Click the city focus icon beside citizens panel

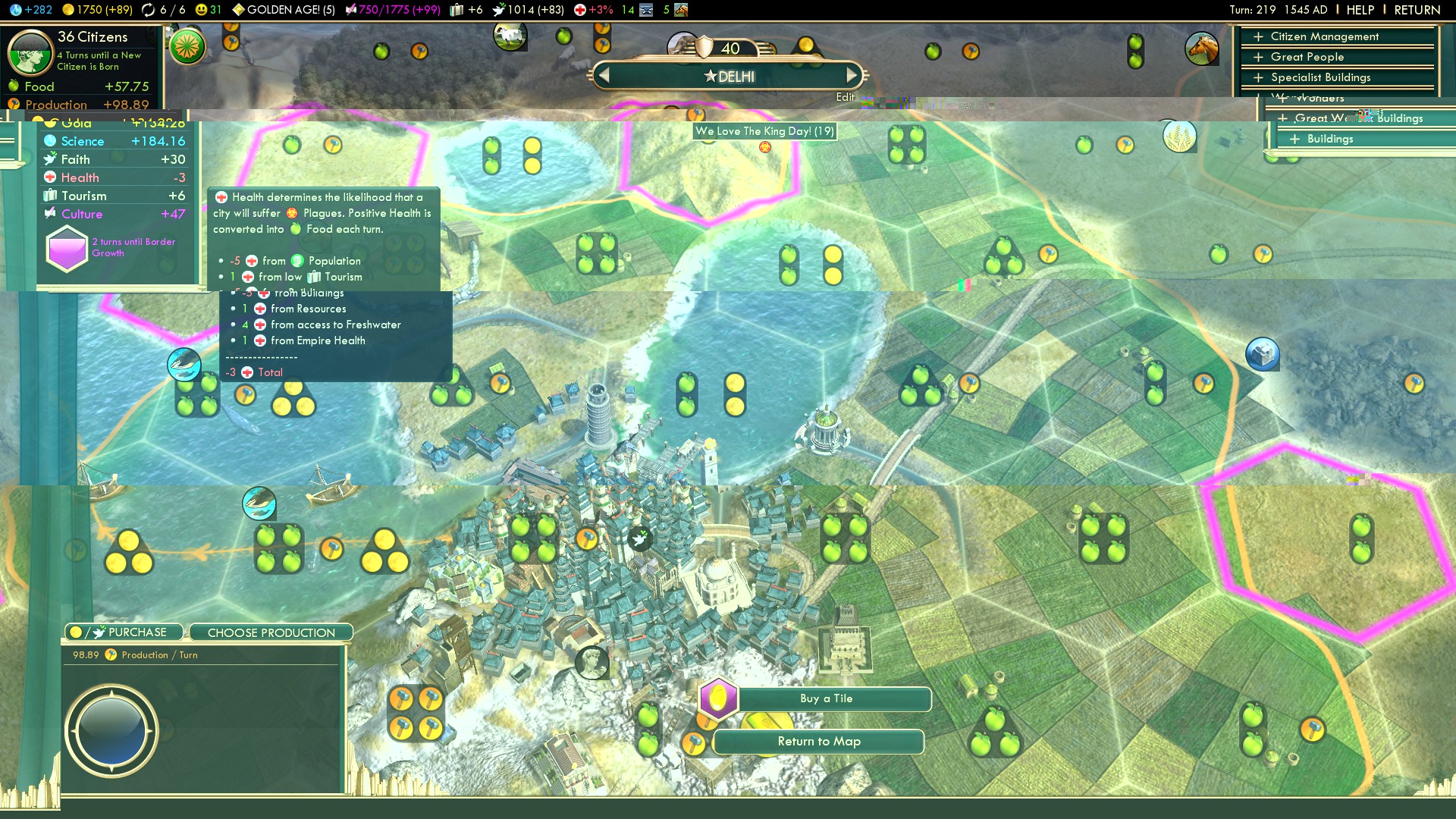tap(187, 47)
